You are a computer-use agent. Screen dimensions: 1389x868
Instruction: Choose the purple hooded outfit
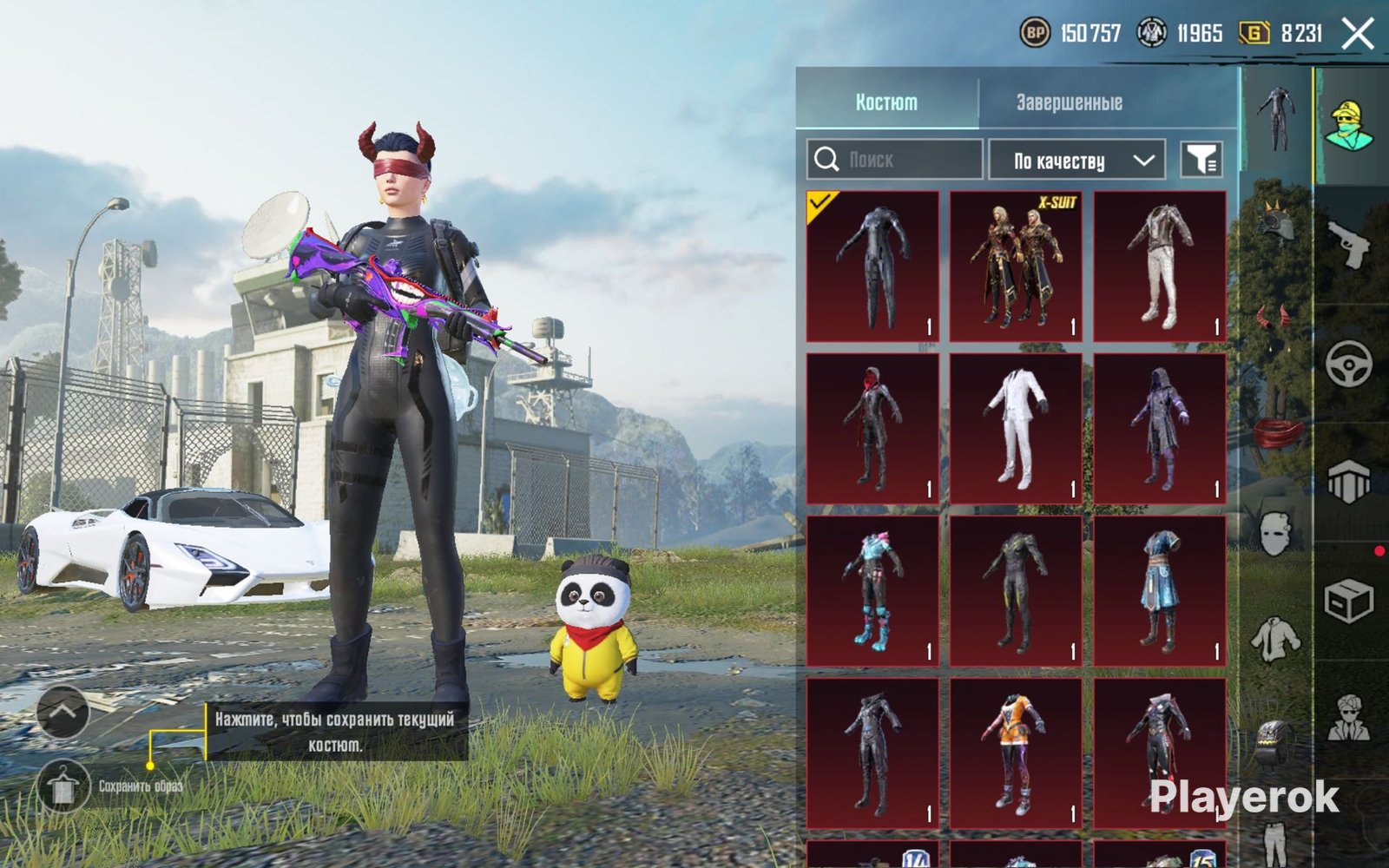(1160, 428)
